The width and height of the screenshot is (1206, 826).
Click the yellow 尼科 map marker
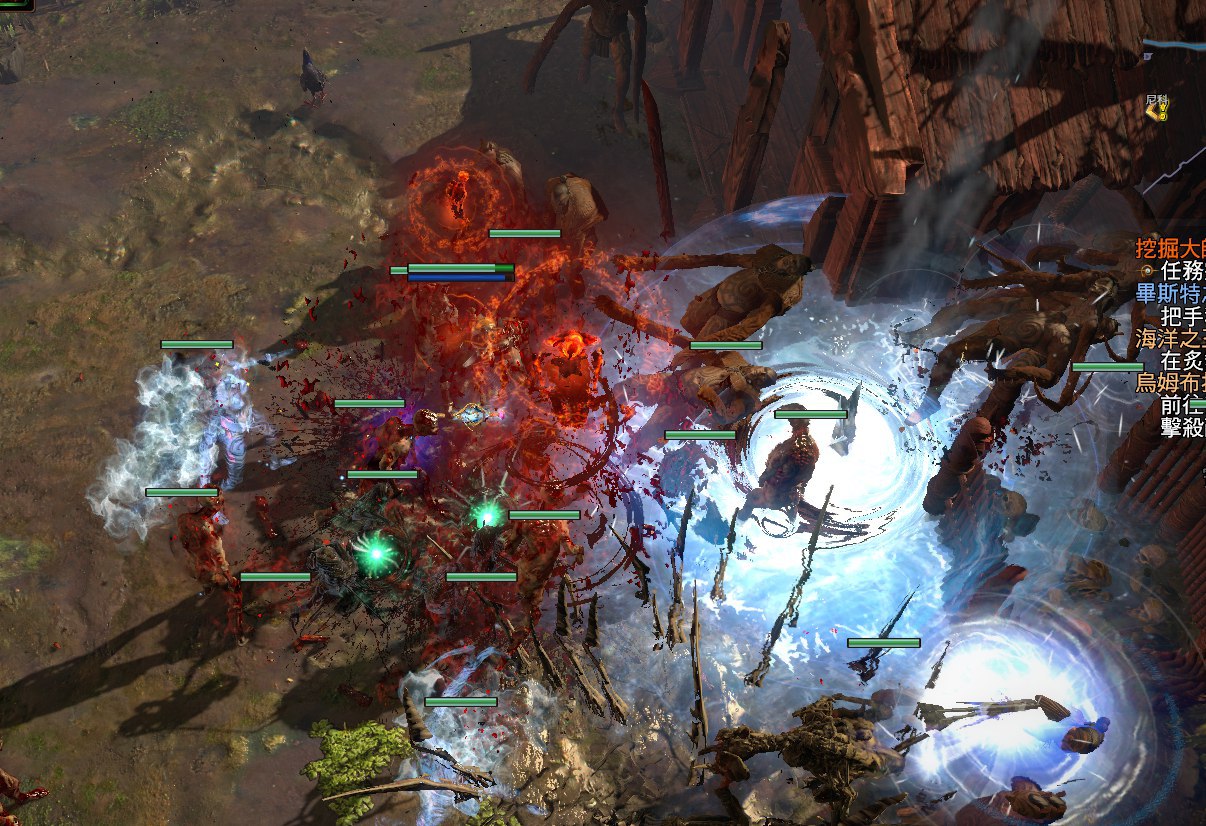1157,112
